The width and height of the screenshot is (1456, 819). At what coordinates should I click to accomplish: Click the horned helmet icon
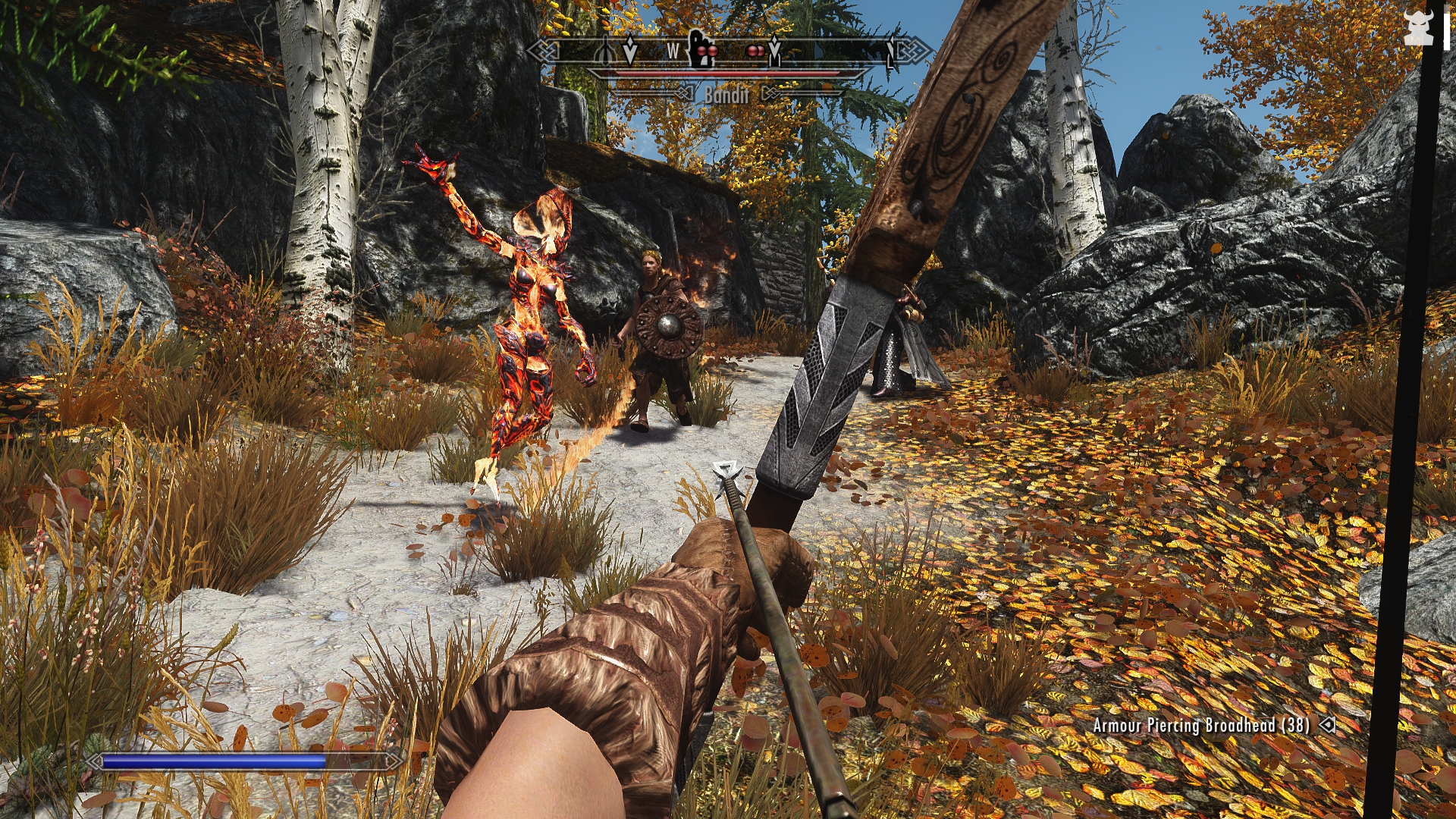(1417, 28)
